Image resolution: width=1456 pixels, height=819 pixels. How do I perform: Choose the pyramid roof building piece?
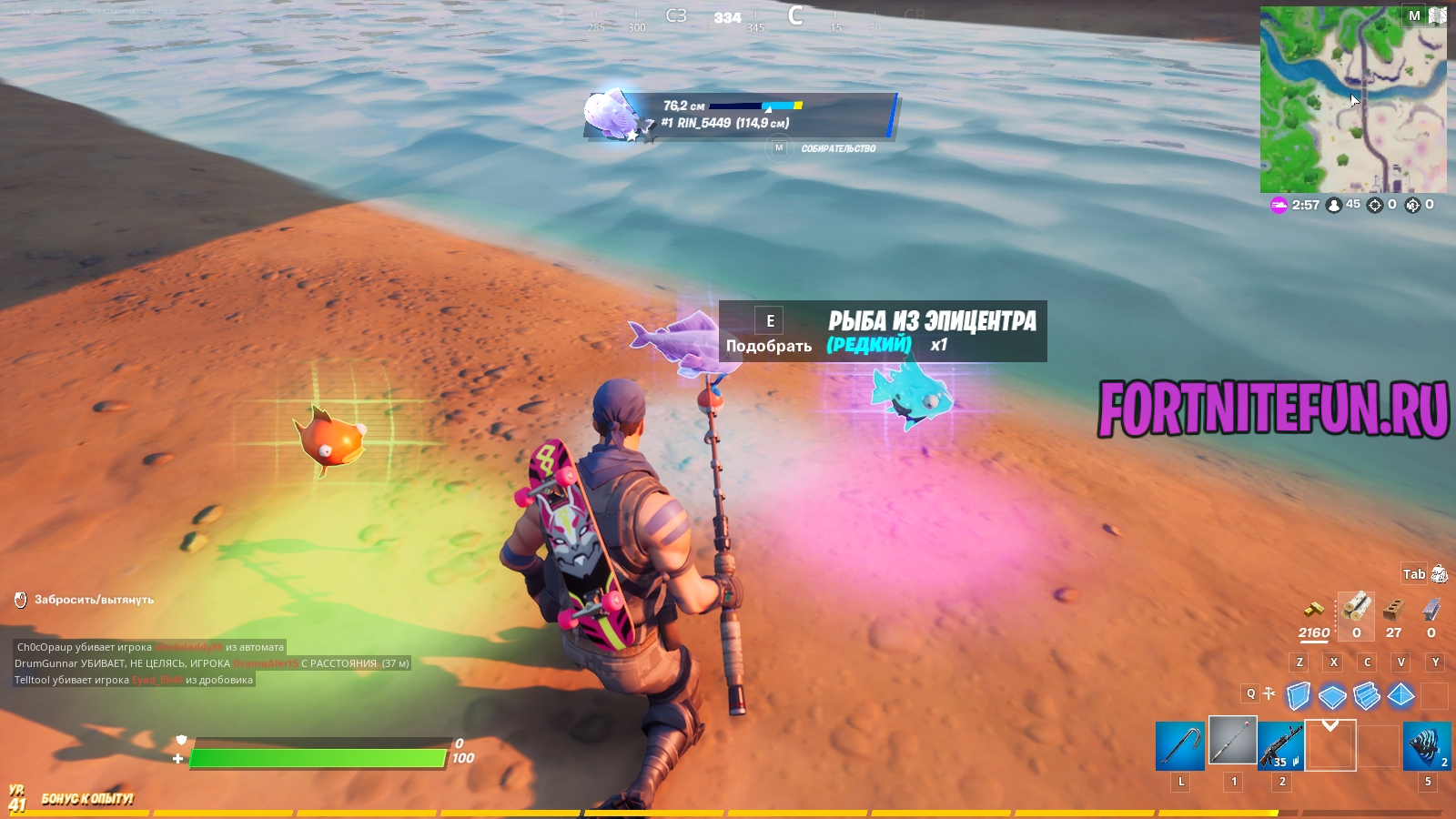1400,696
